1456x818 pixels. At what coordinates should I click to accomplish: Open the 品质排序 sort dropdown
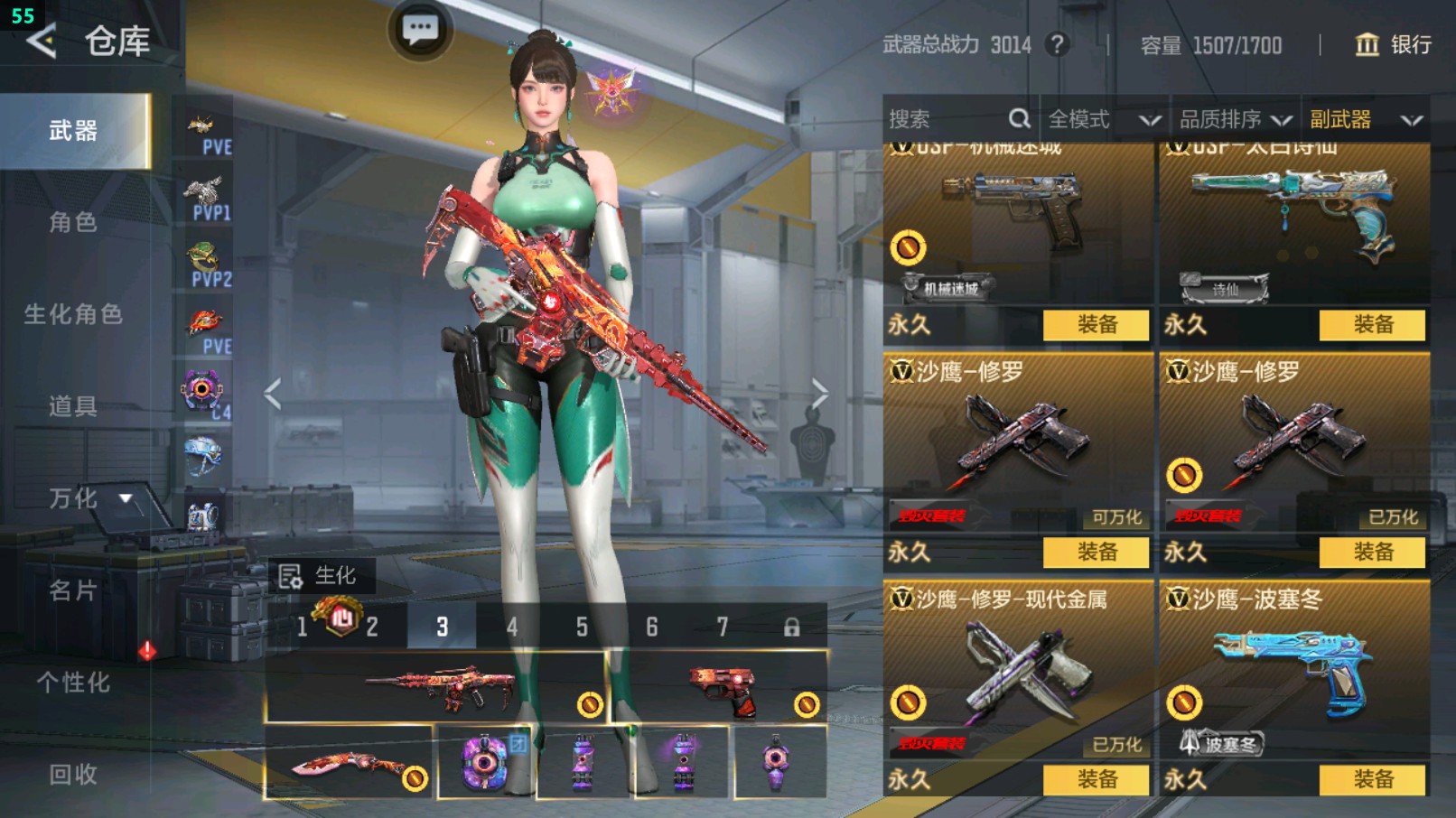[x=1235, y=119]
